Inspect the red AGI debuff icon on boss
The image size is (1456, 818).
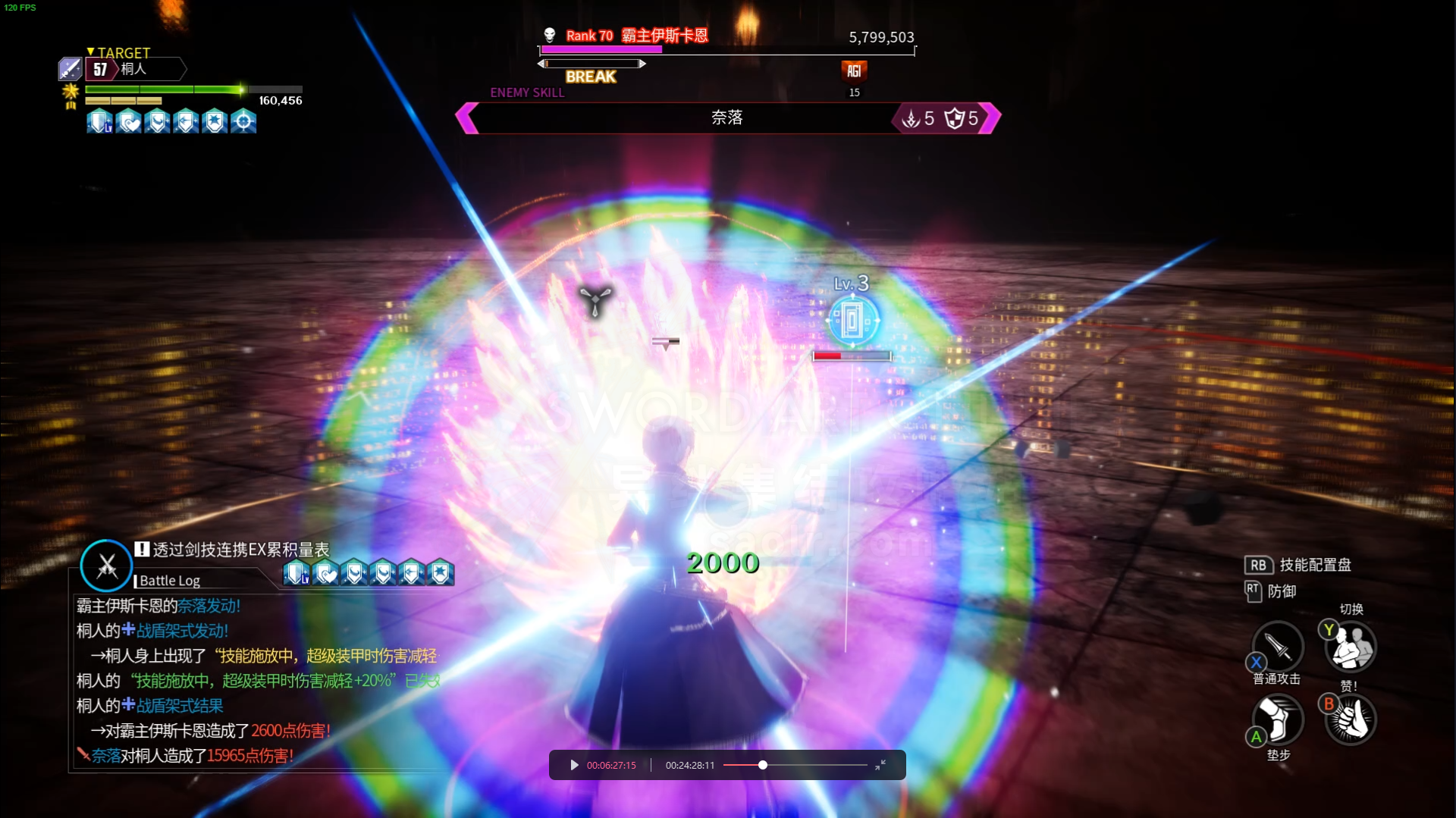tap(854, 71)
